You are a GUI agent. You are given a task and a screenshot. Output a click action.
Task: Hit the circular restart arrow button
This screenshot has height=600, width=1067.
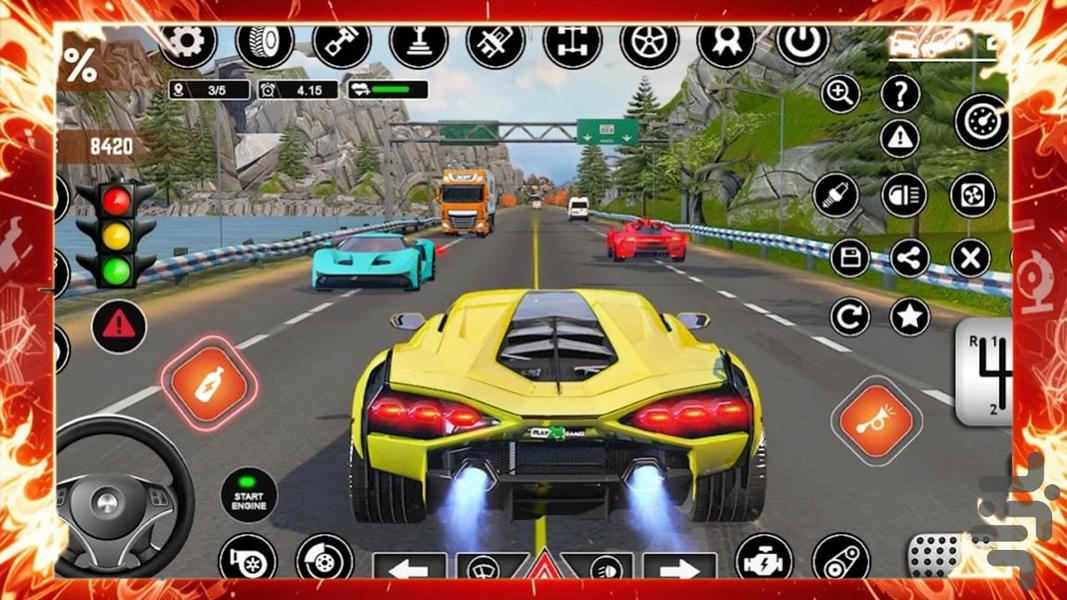[850, 318]
